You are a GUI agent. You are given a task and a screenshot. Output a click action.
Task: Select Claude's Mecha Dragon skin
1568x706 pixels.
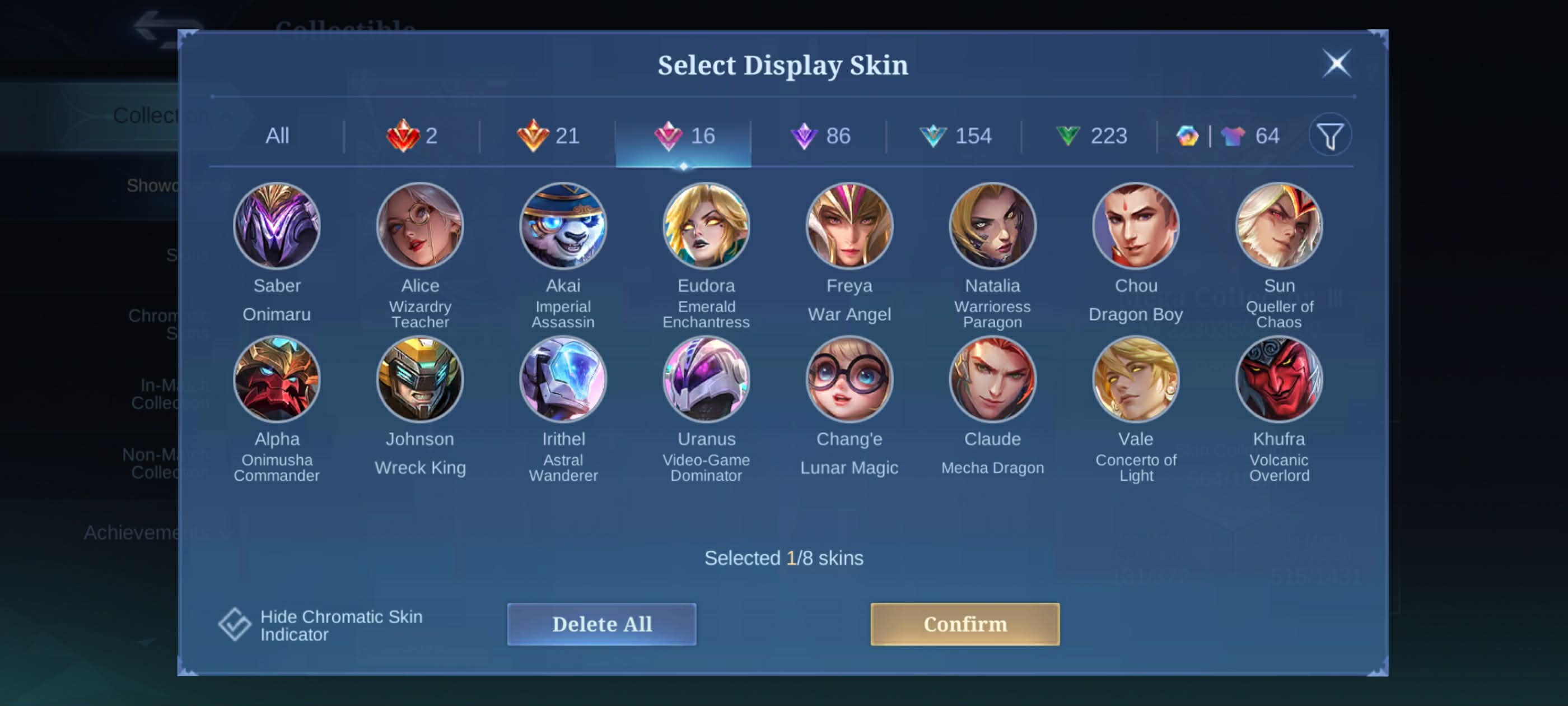click(x=992, y=379)
